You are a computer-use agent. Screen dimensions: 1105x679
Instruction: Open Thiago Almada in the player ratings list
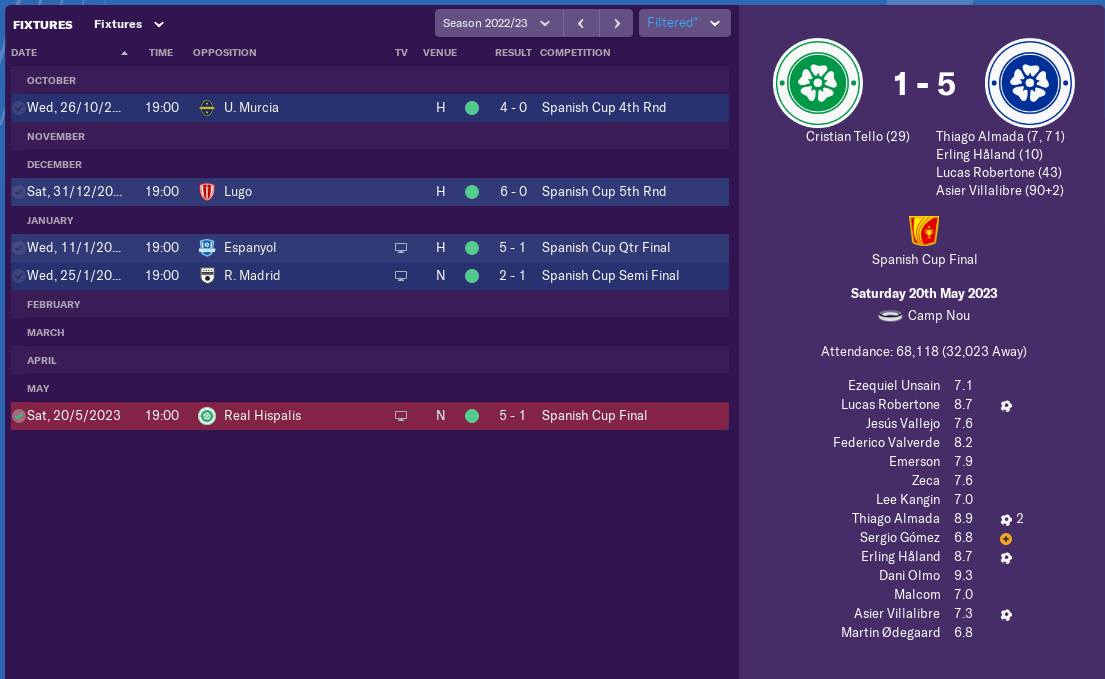click(895, 519)
